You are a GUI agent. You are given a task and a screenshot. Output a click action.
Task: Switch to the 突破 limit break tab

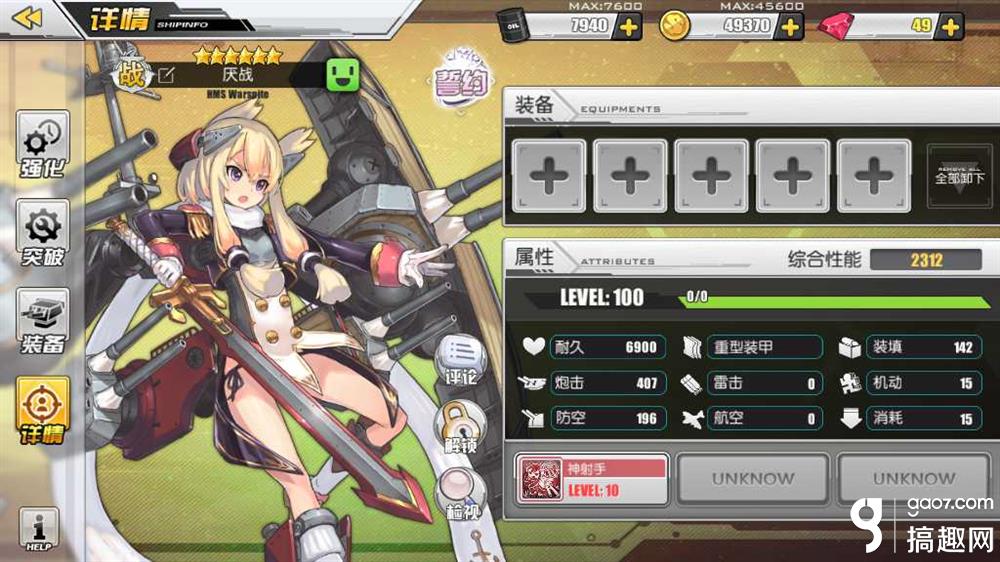point(43,234)
